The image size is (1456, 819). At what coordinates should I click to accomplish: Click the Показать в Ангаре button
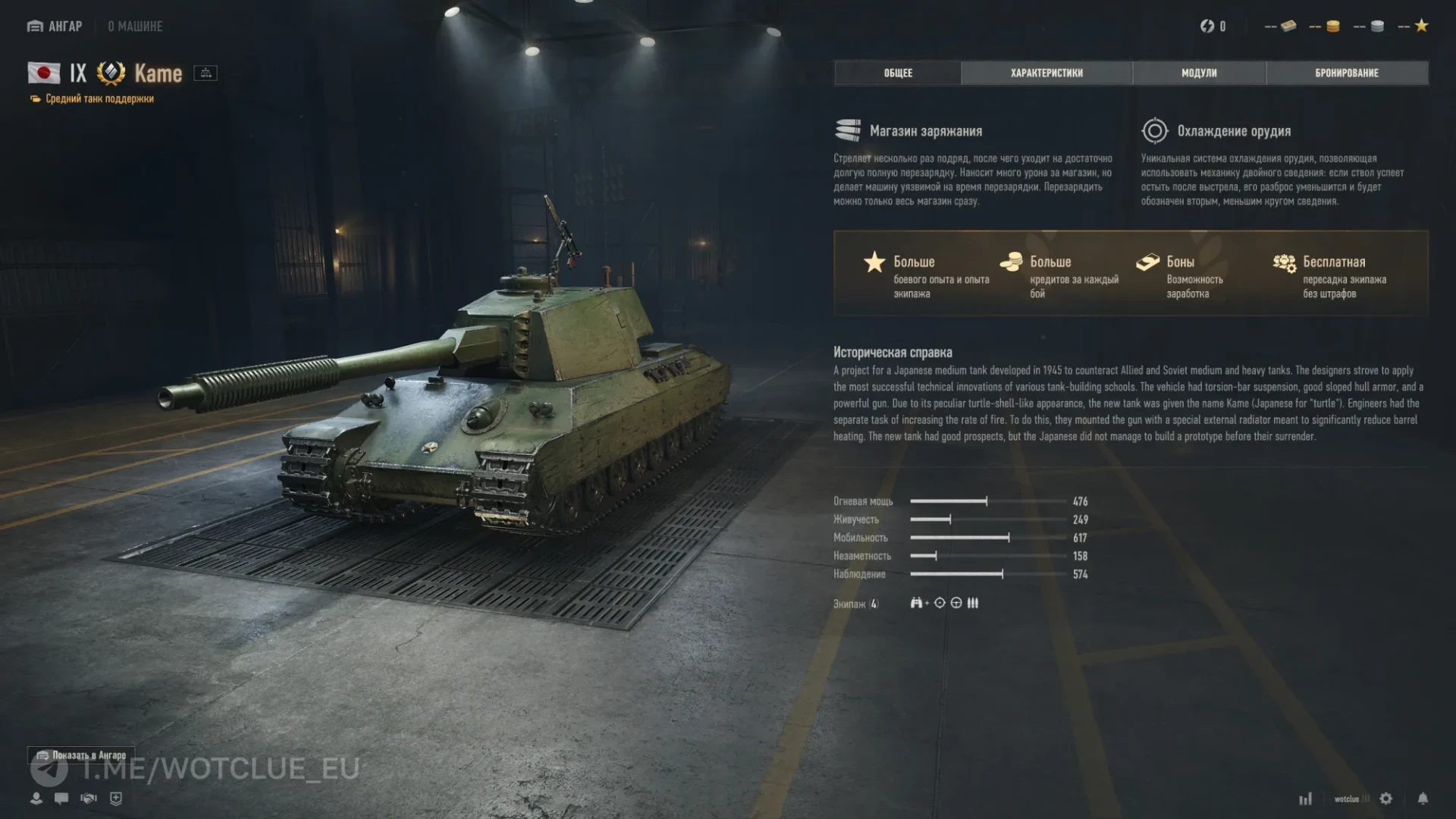(x=82, y=755)
